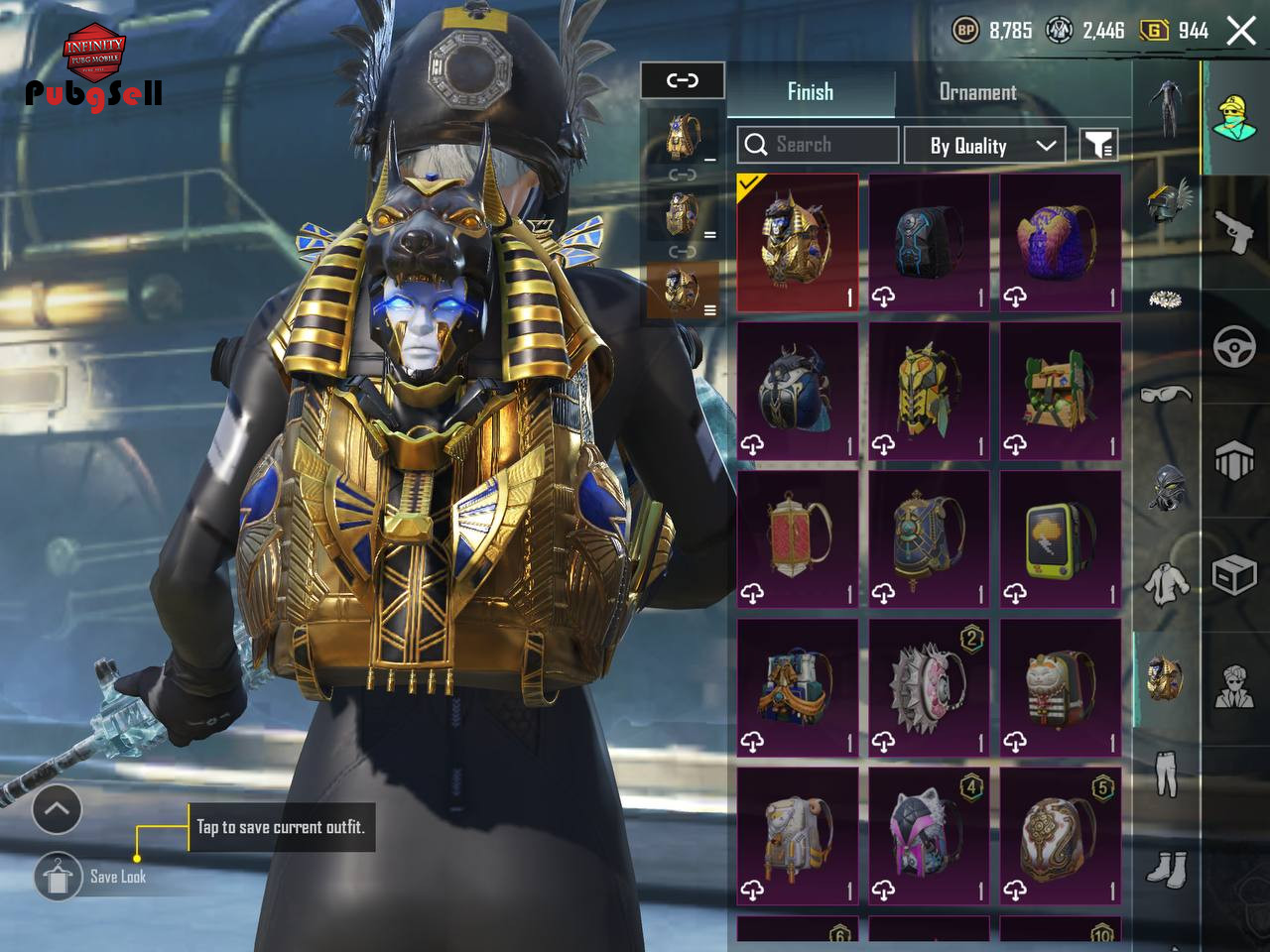The image size is (1270, 952).
Task: Select the pink cat-eared backpack
Action: (x=929, y=835)
